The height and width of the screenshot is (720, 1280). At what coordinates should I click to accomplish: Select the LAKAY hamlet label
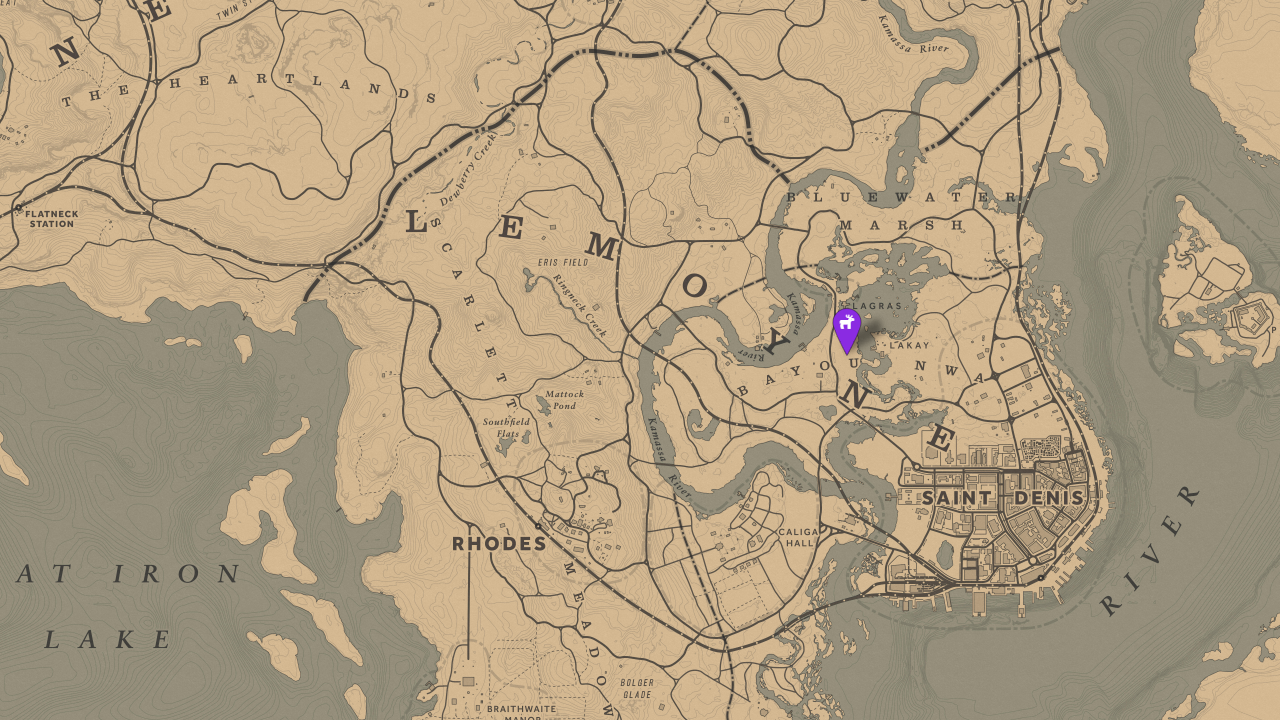pos(906,343)
